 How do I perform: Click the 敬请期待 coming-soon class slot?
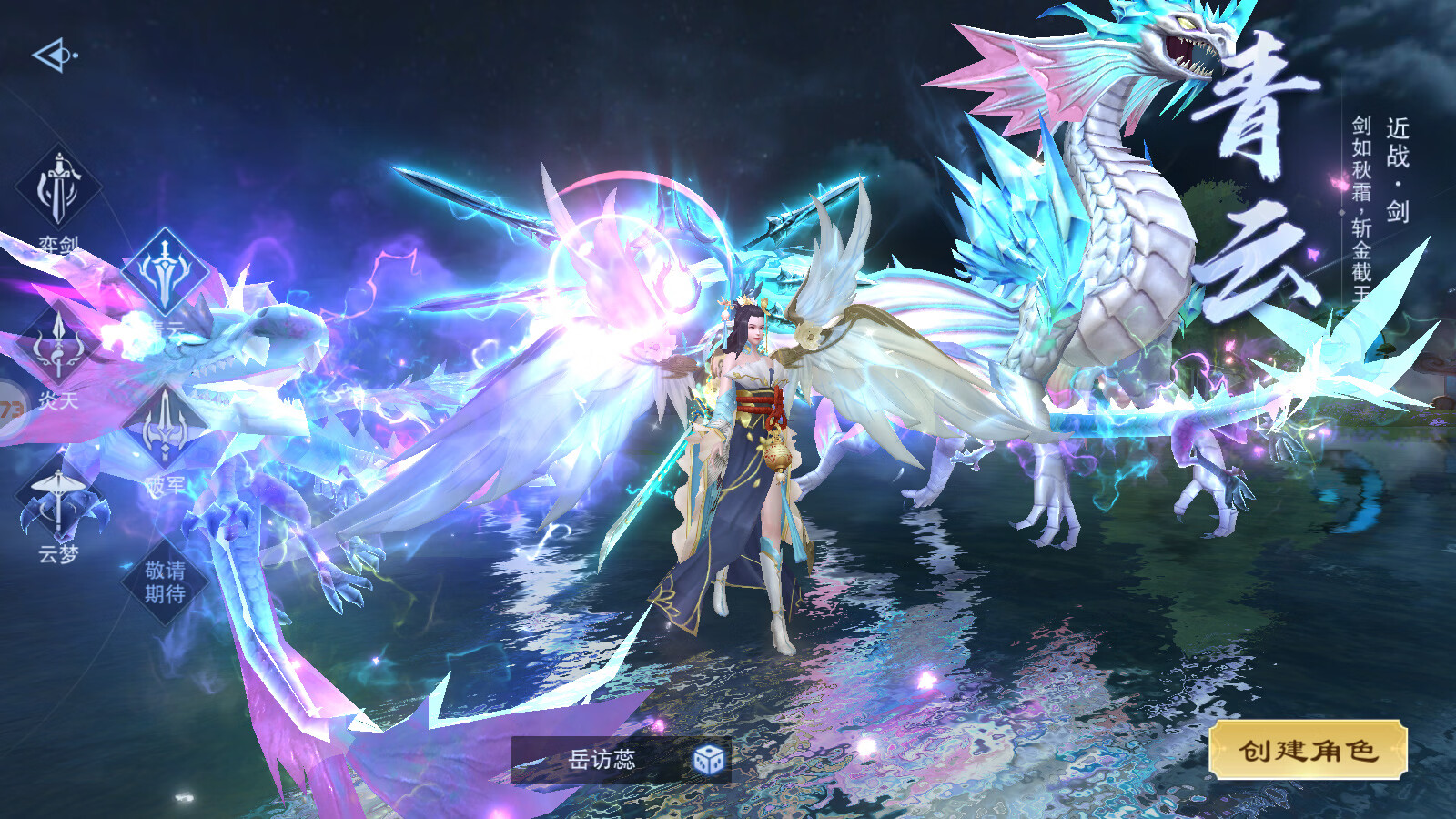click(165, 581)
